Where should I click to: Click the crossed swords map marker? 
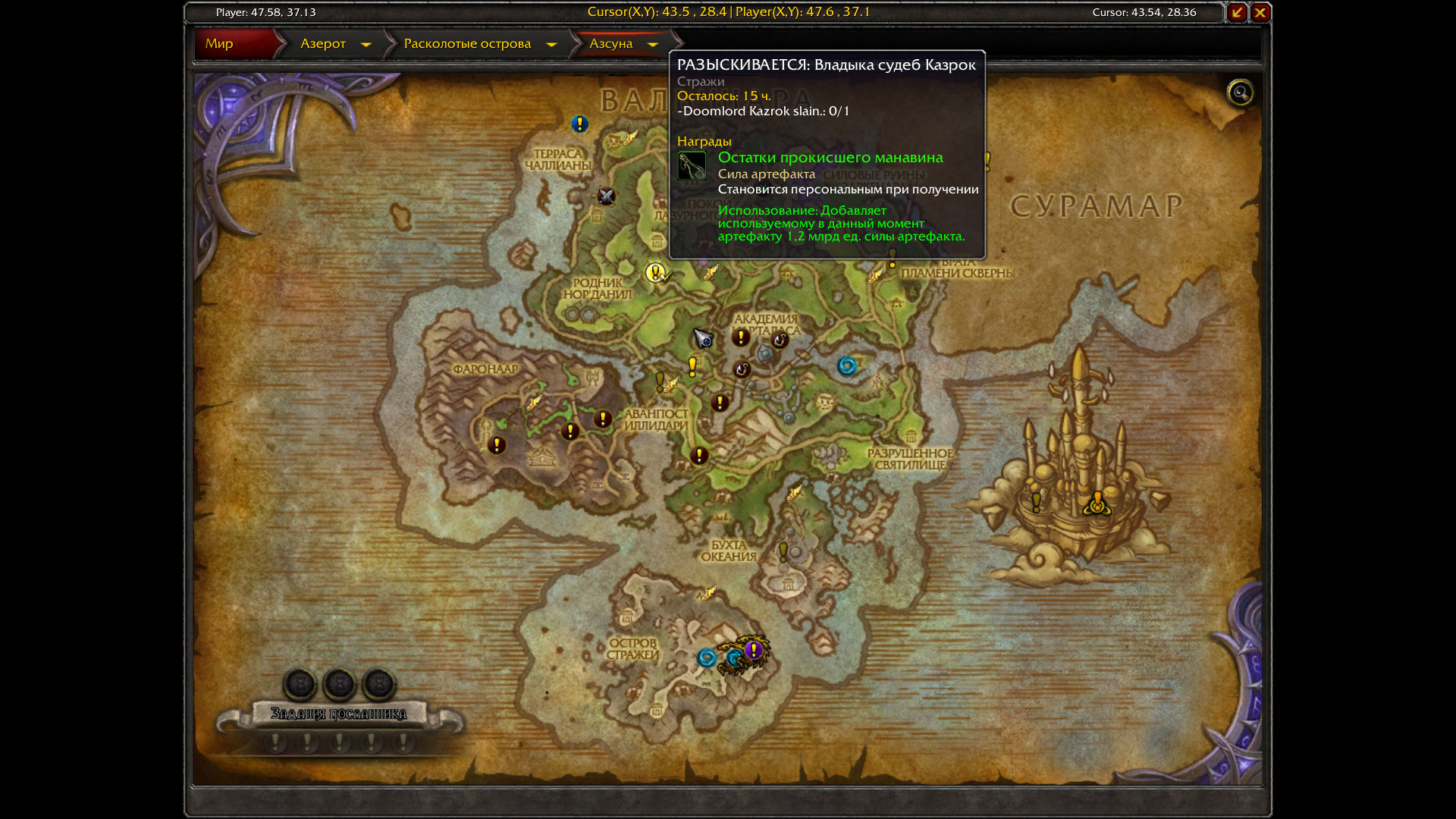point(606,196)
